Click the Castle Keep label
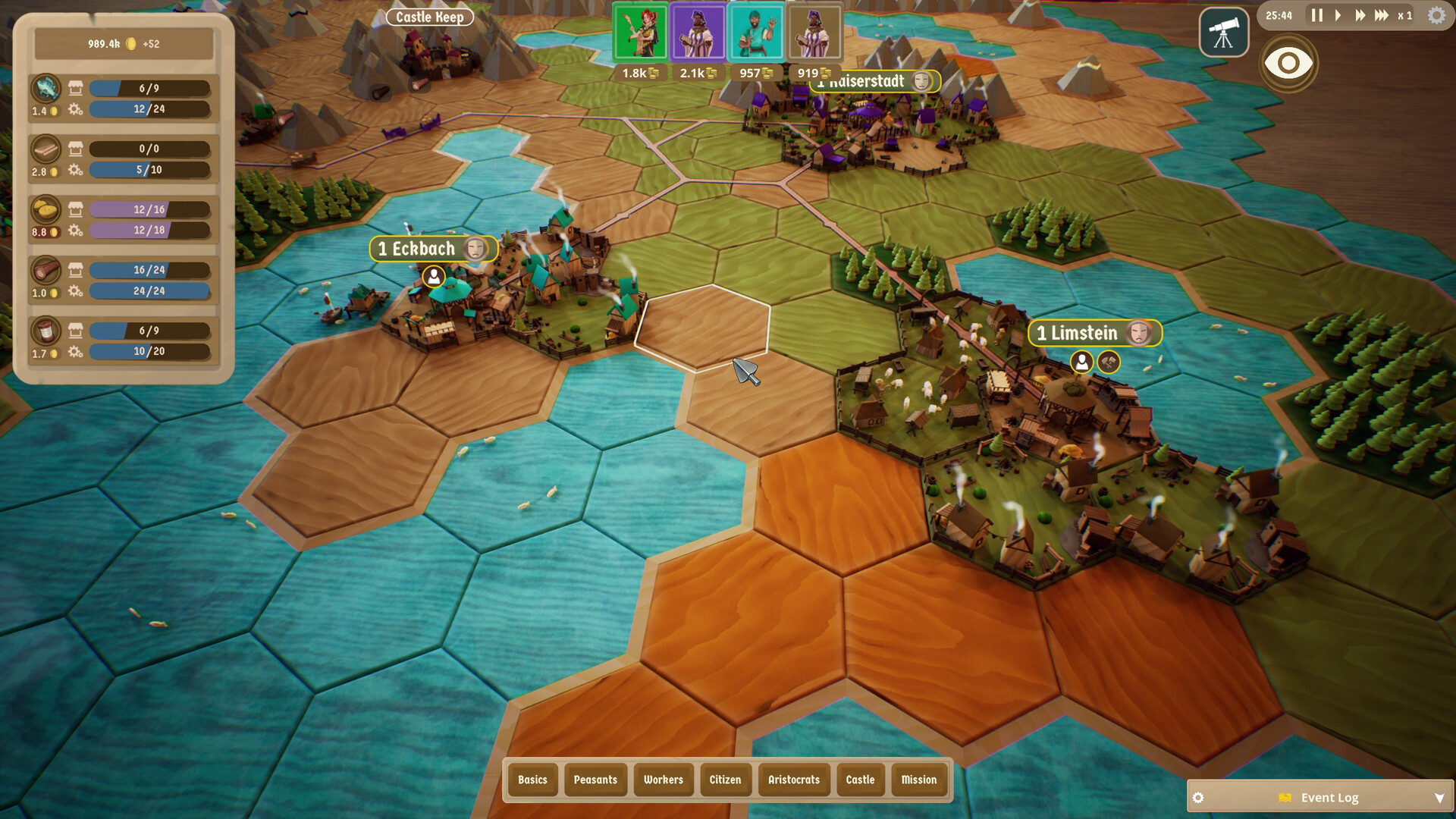 pyautogui.click(x=429, y=17)
